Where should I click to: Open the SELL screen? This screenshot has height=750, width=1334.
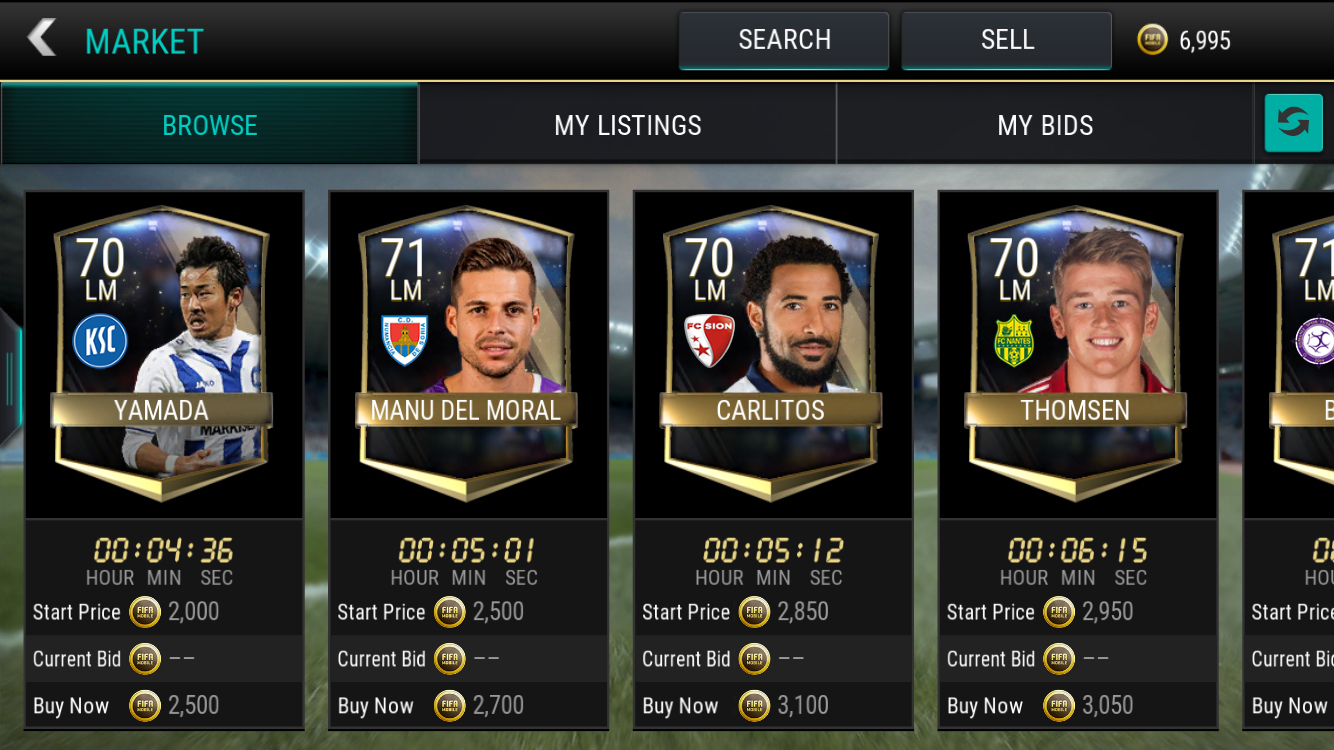(1006, 39)
